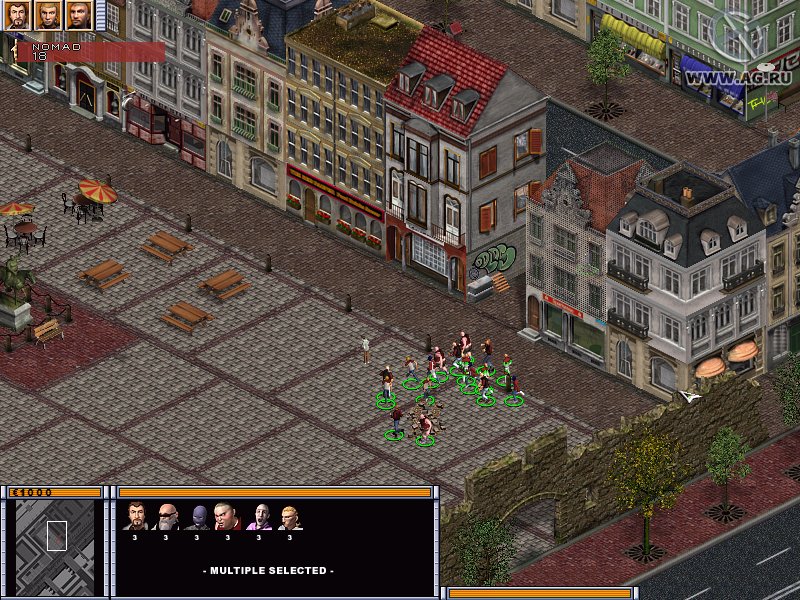This screenshot has width=800, height=600.
Task: Select the bearded dark-haired leader portrait
Action: [x=17, y=15]
